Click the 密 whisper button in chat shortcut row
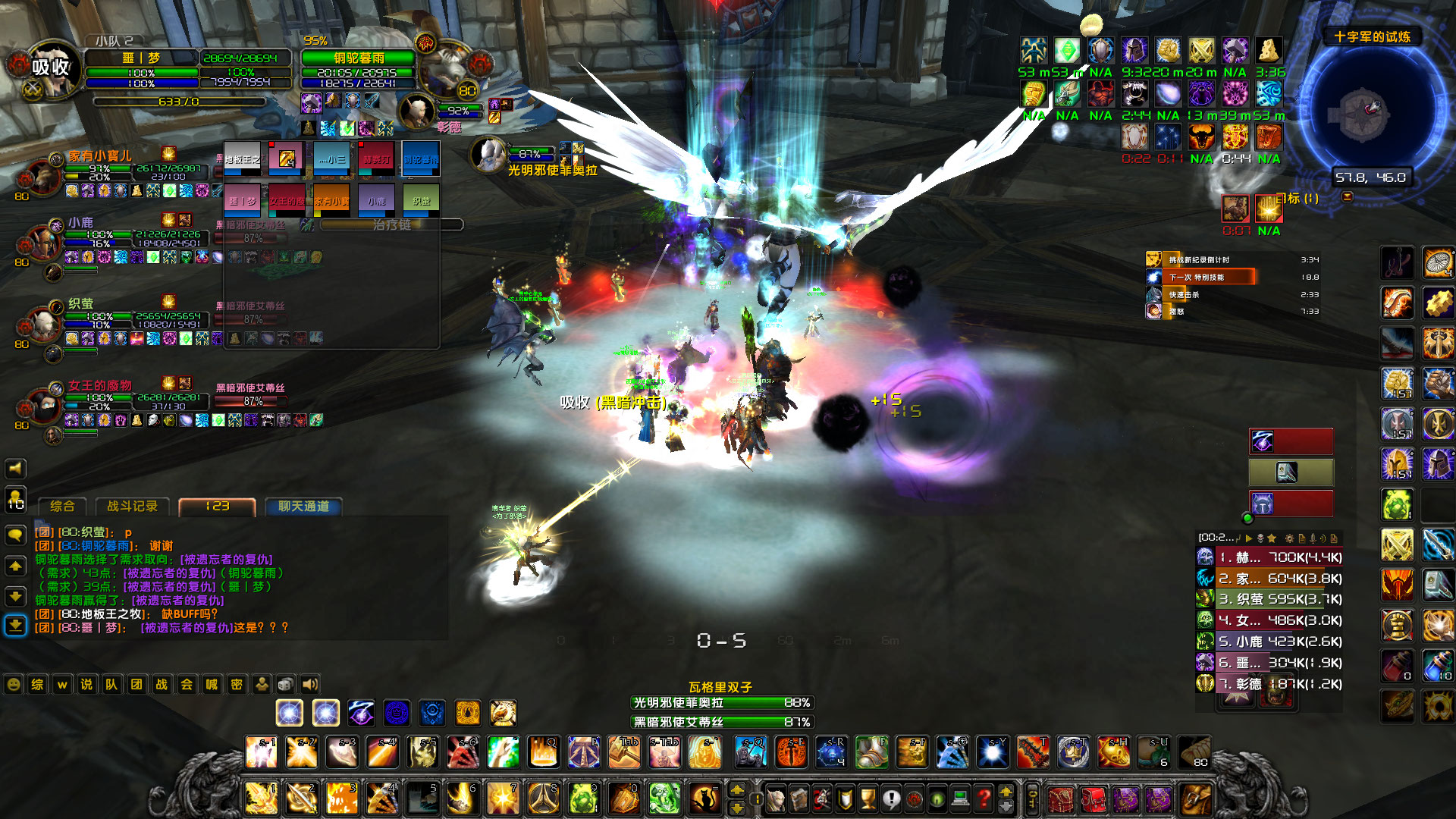Image resolution: width=1456 pixels, height=819 pixels. pos(237,684)
